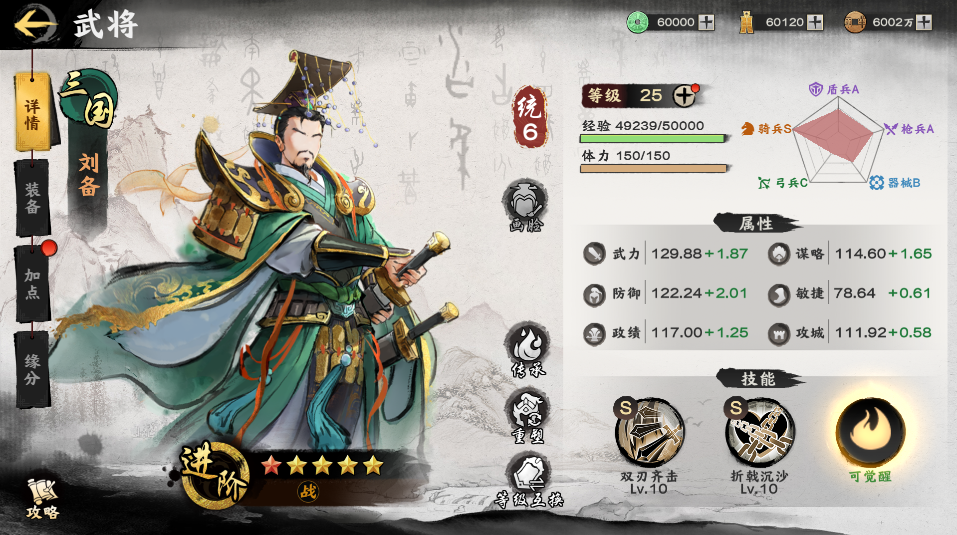Viewport: 957px width, 535px height.
Task: Click the 战 badge under the stars
Action: coord(306,490)
